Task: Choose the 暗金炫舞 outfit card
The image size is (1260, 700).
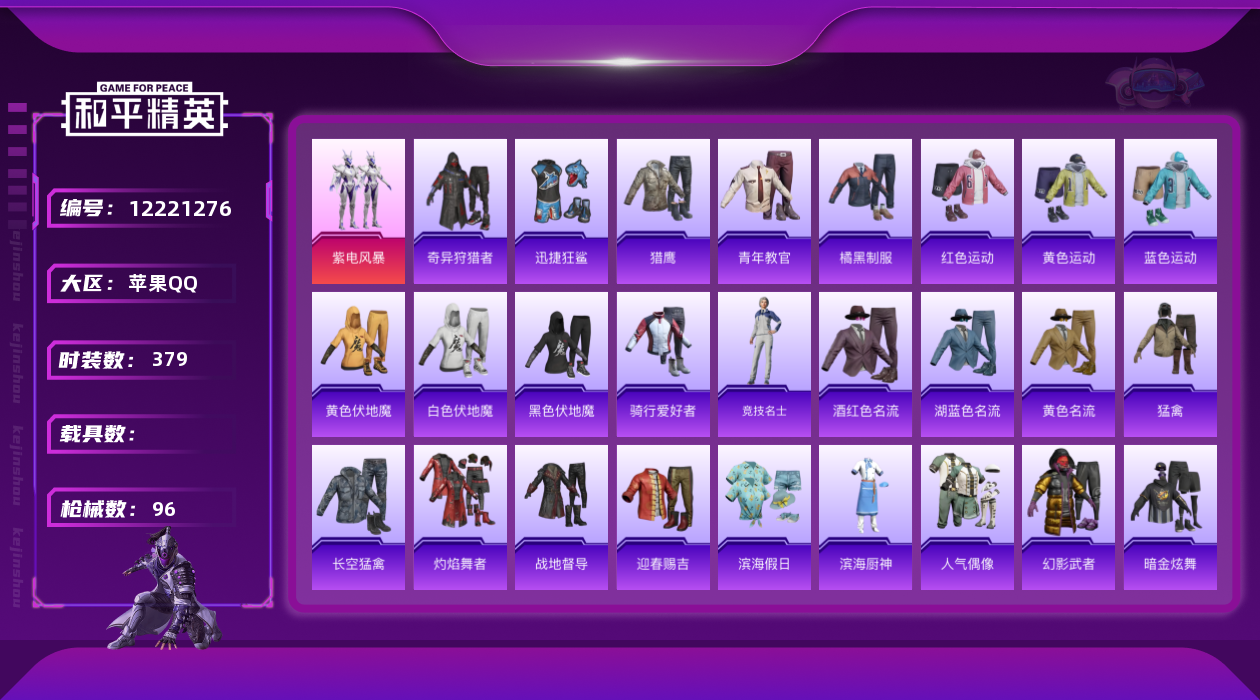Action: pyautogui.click(x=1170, y=517)
